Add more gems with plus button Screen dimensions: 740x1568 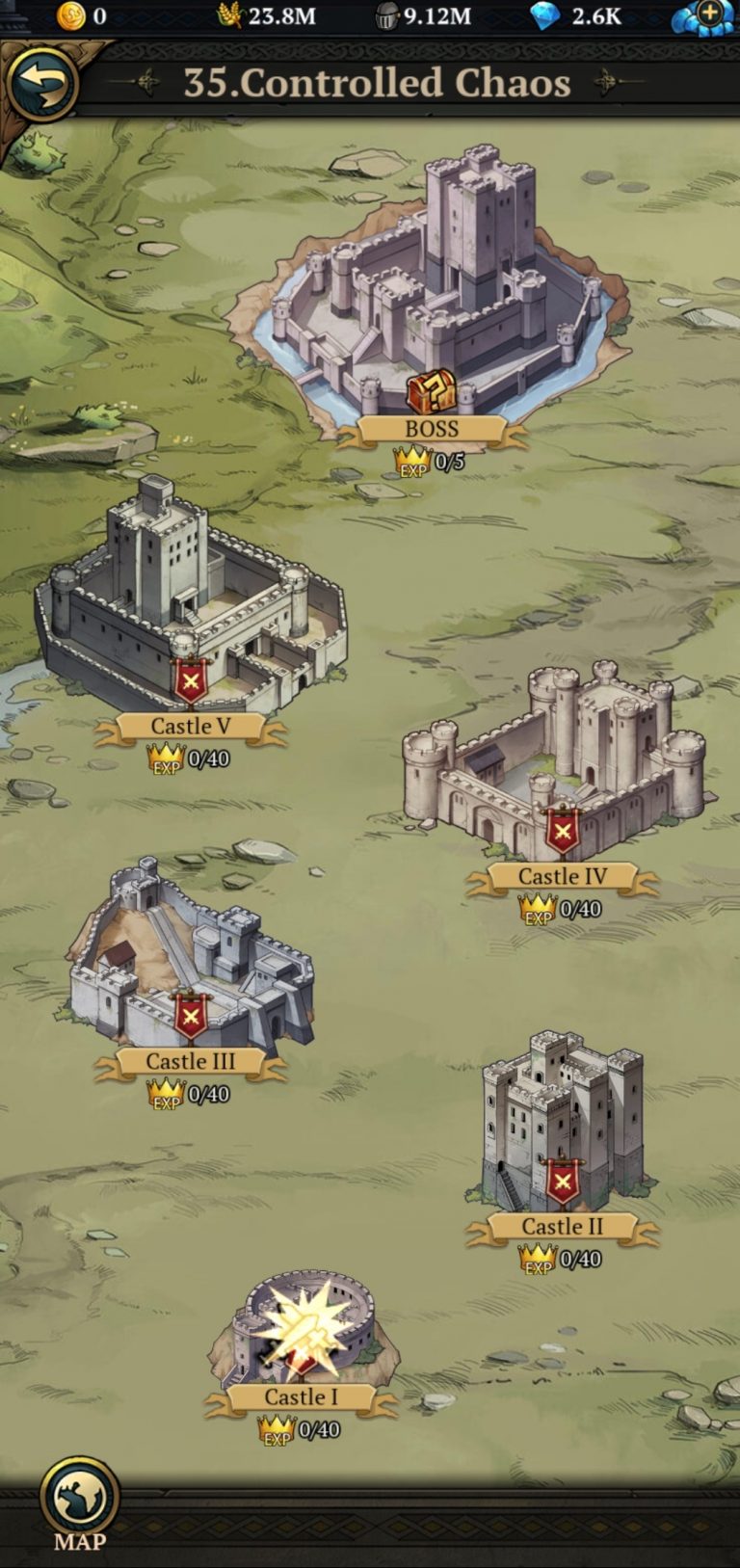pyautogui.click(x=709, y=14)
